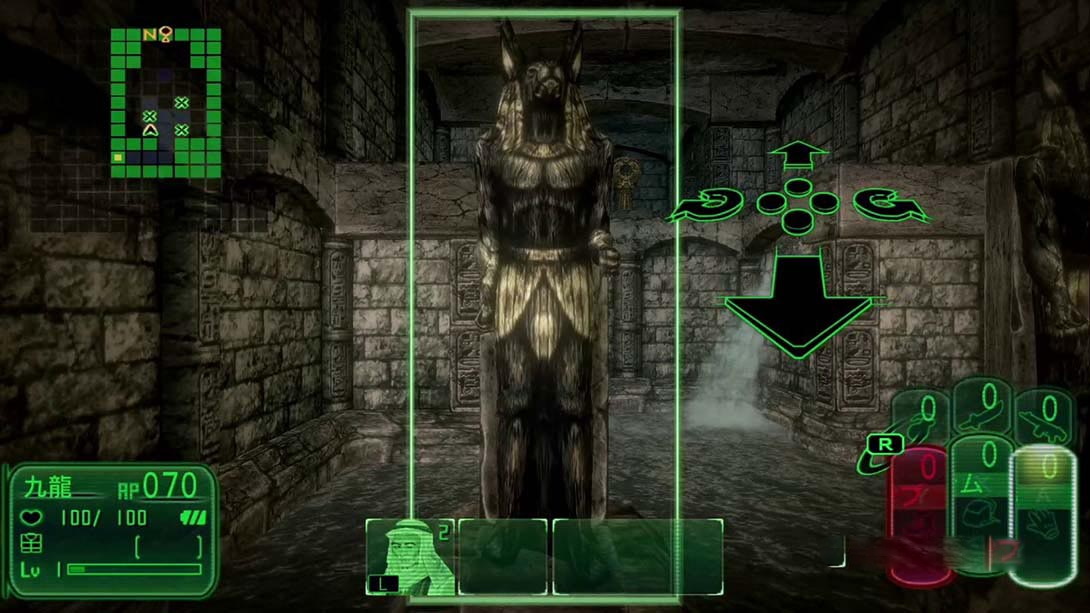Click the large backward movement arrow

click(797, 301)
